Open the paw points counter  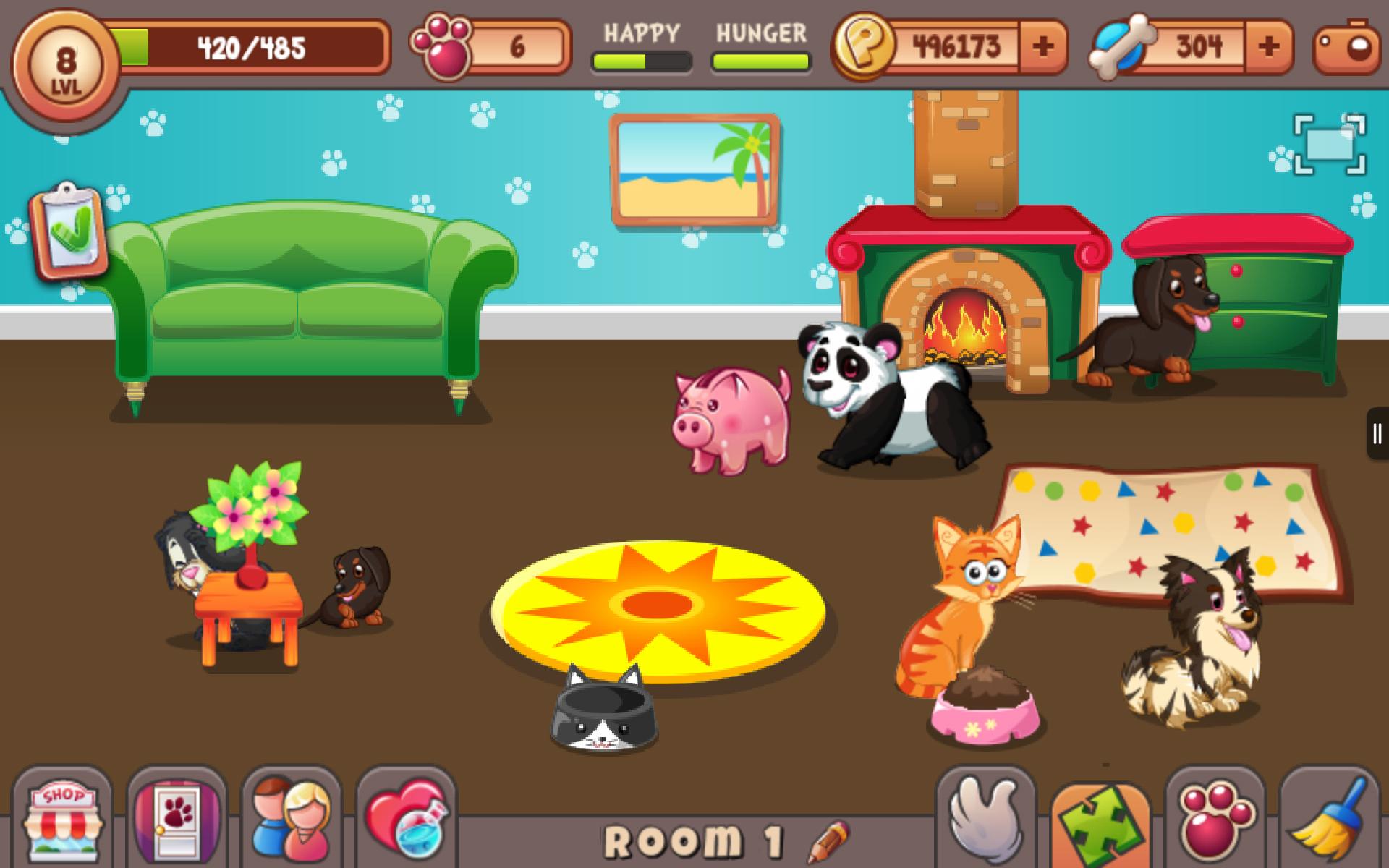point(486,45)
